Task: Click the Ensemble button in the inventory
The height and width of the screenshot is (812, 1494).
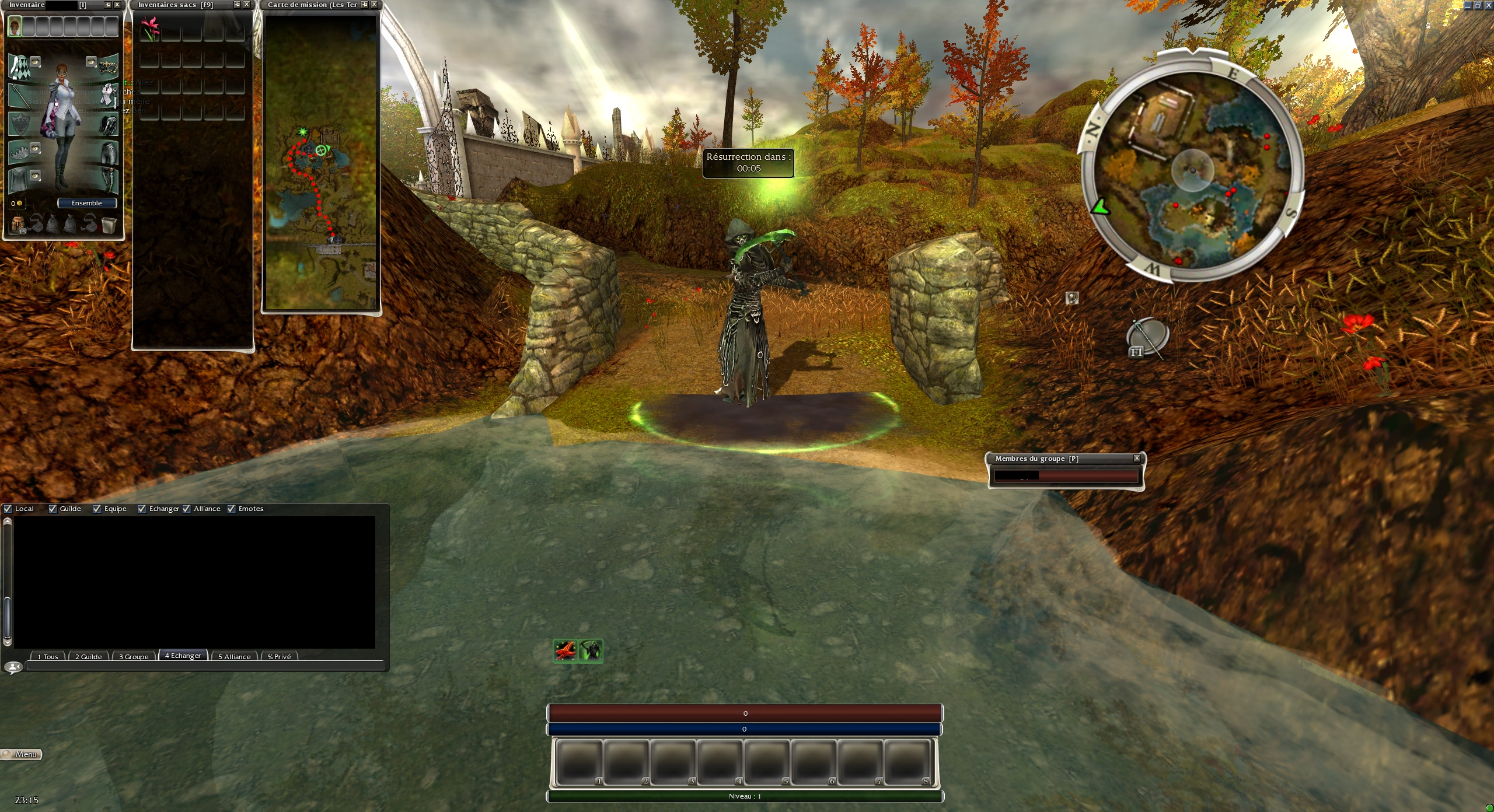Action: click(x=87, y=203)
